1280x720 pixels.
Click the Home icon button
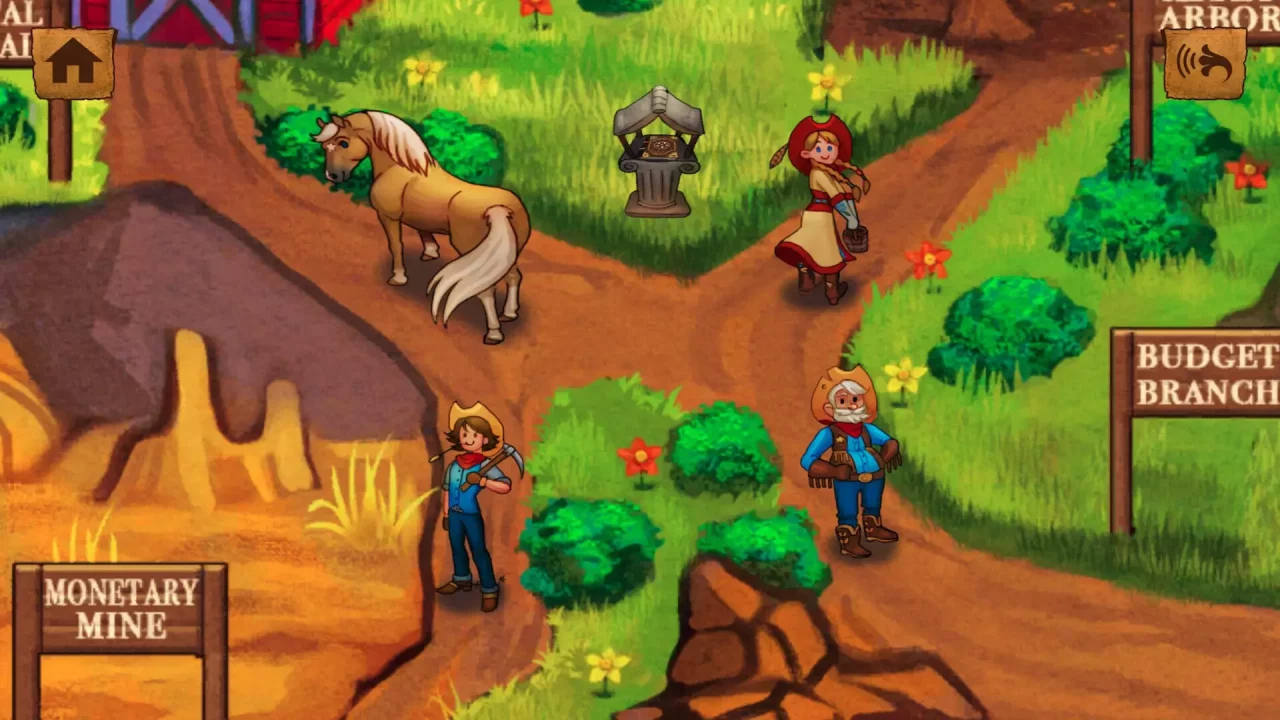pos(71,62)
